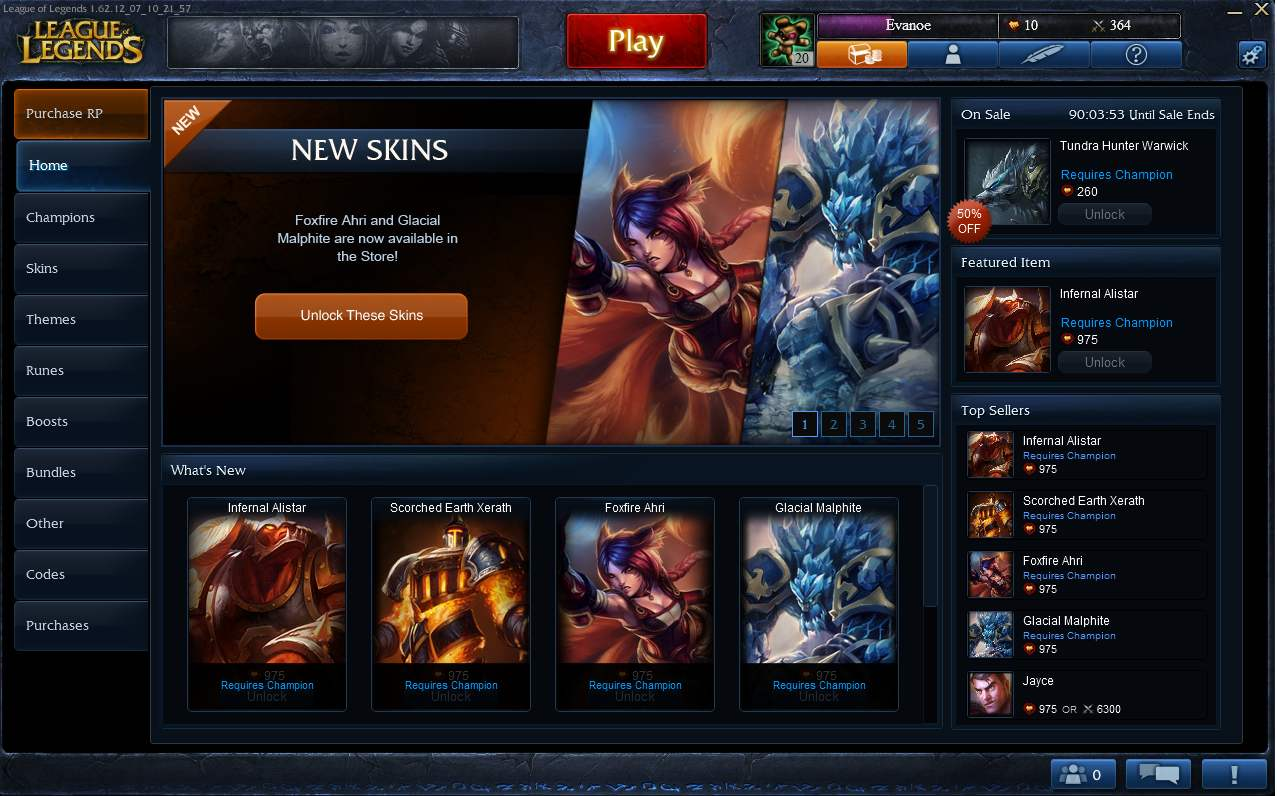Open Jayce in the Top Sellers list
Screen dimensions: 1277x796
(x=1085, y=694)
